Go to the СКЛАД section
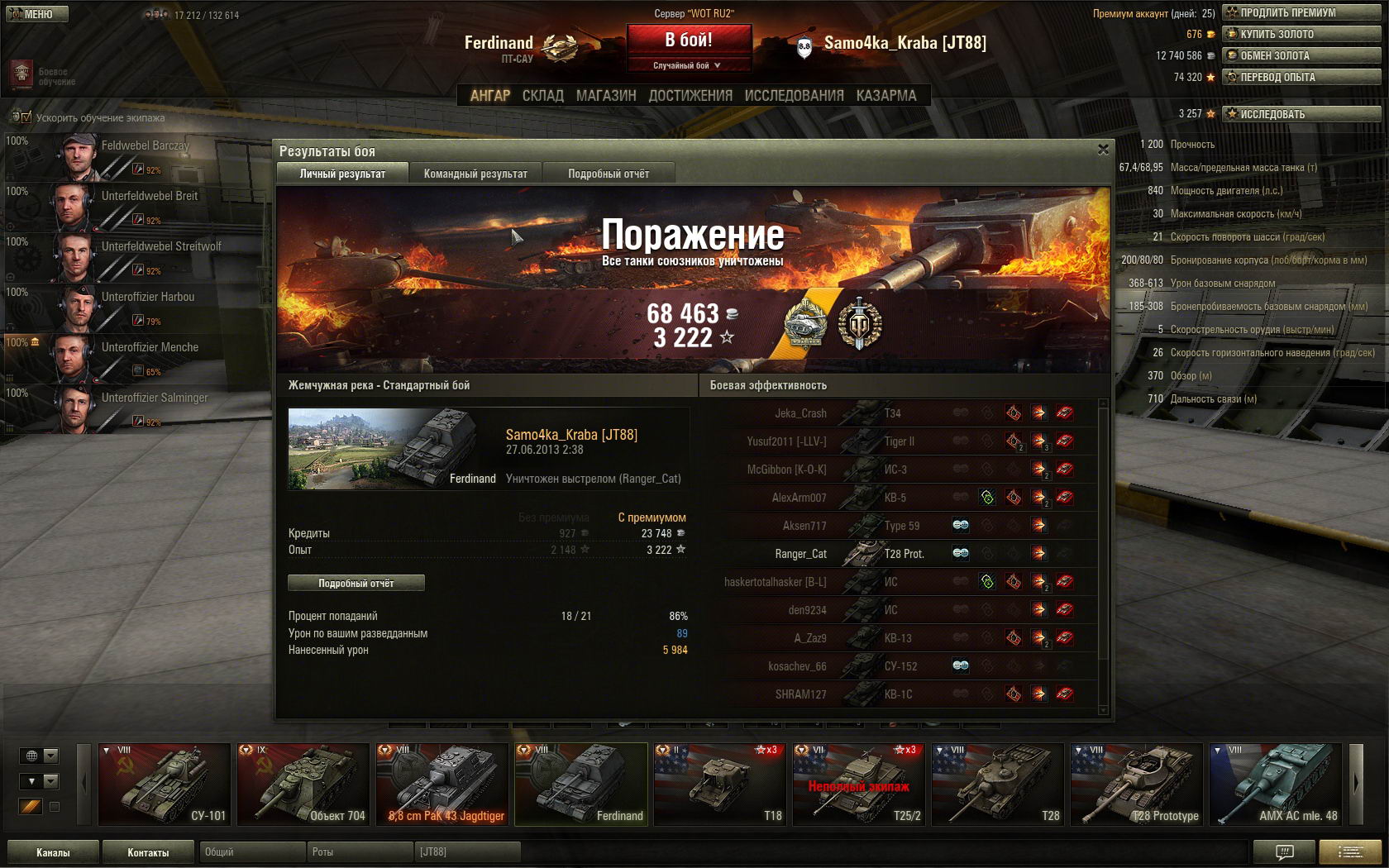The height and width of the screenshot is (868, 1389). (542, 96)
